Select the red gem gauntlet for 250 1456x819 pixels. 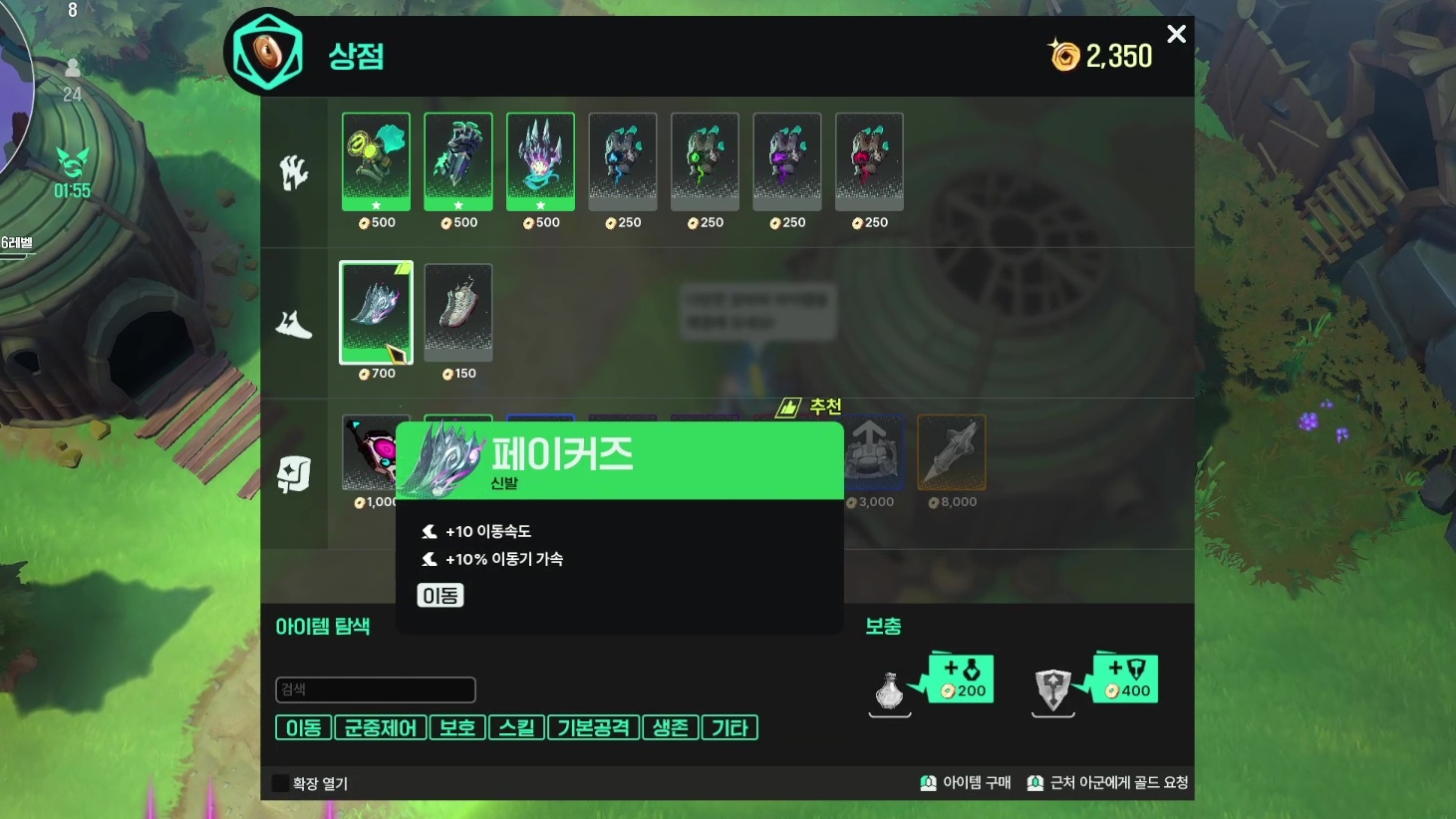869,160
